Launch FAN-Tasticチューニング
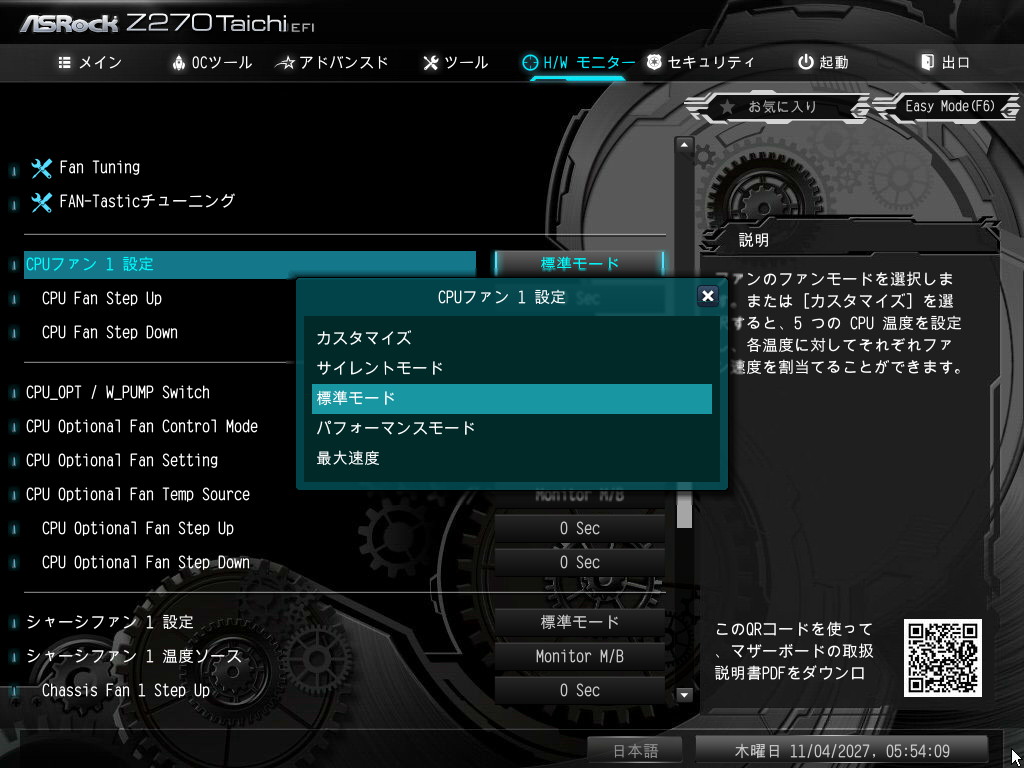 (146, 201)
